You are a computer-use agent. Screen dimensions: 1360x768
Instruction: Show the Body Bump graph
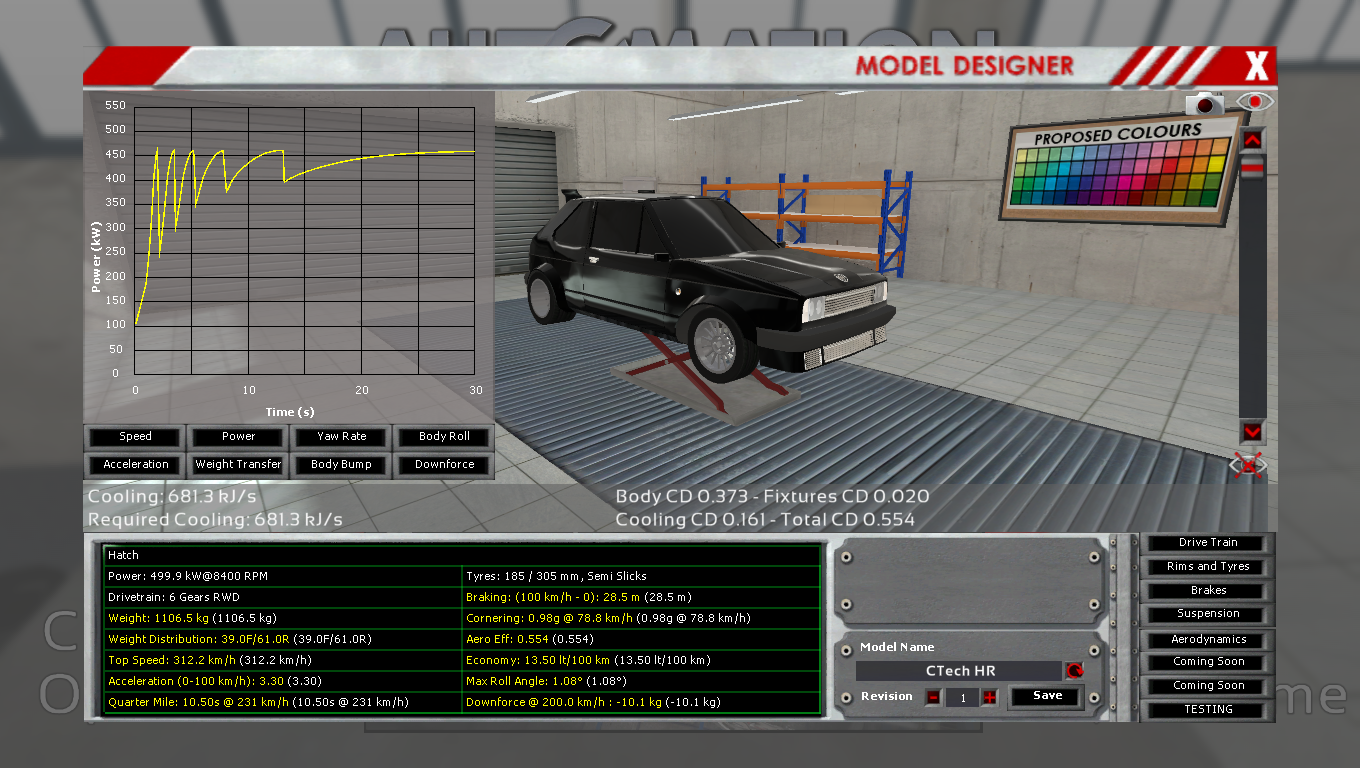tap(340, 464)
